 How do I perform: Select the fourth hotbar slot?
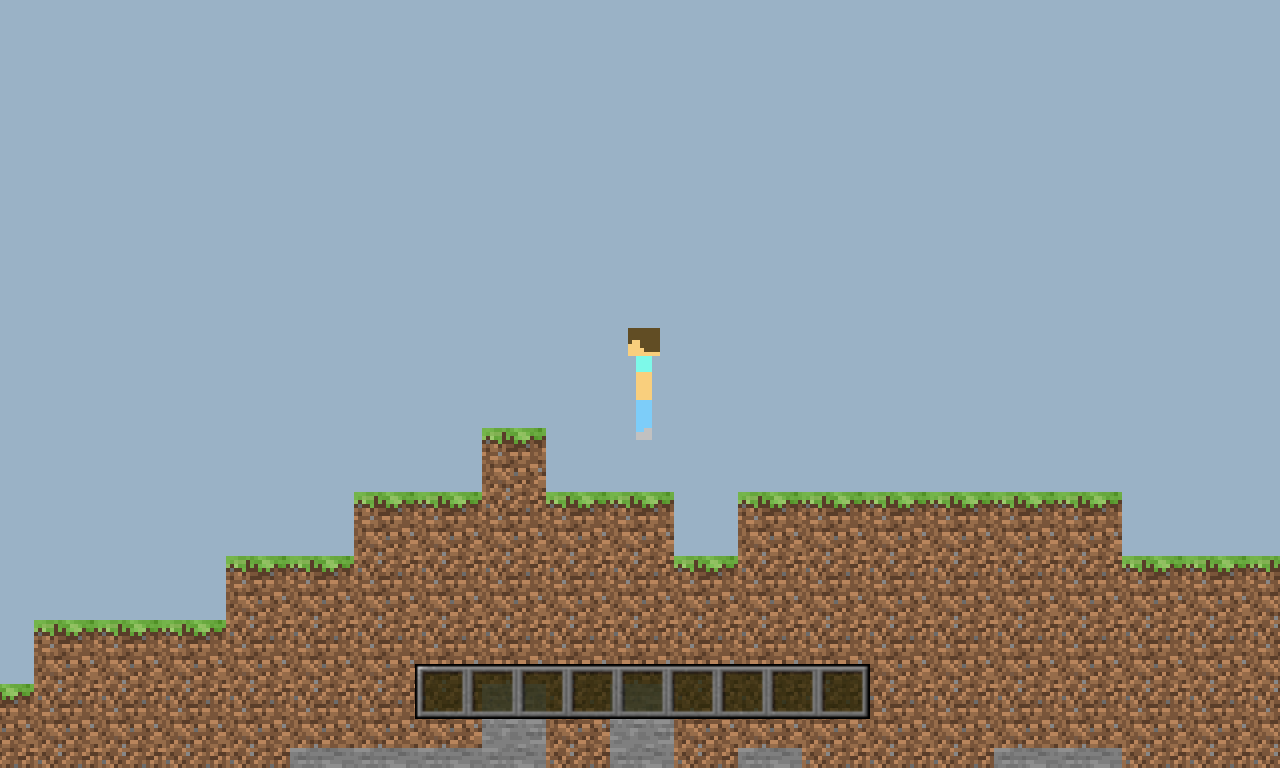click(x=593, y=688)
